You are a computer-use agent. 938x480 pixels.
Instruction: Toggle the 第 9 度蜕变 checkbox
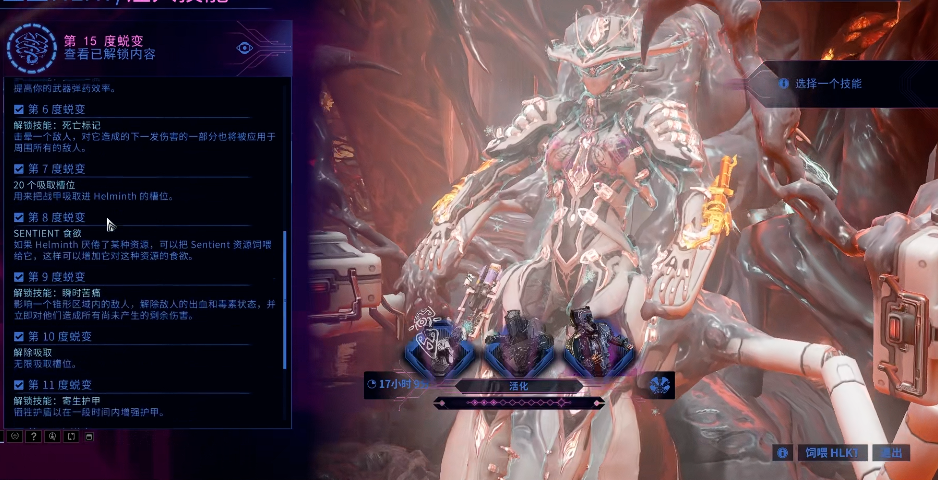click(x=19, y=276)
